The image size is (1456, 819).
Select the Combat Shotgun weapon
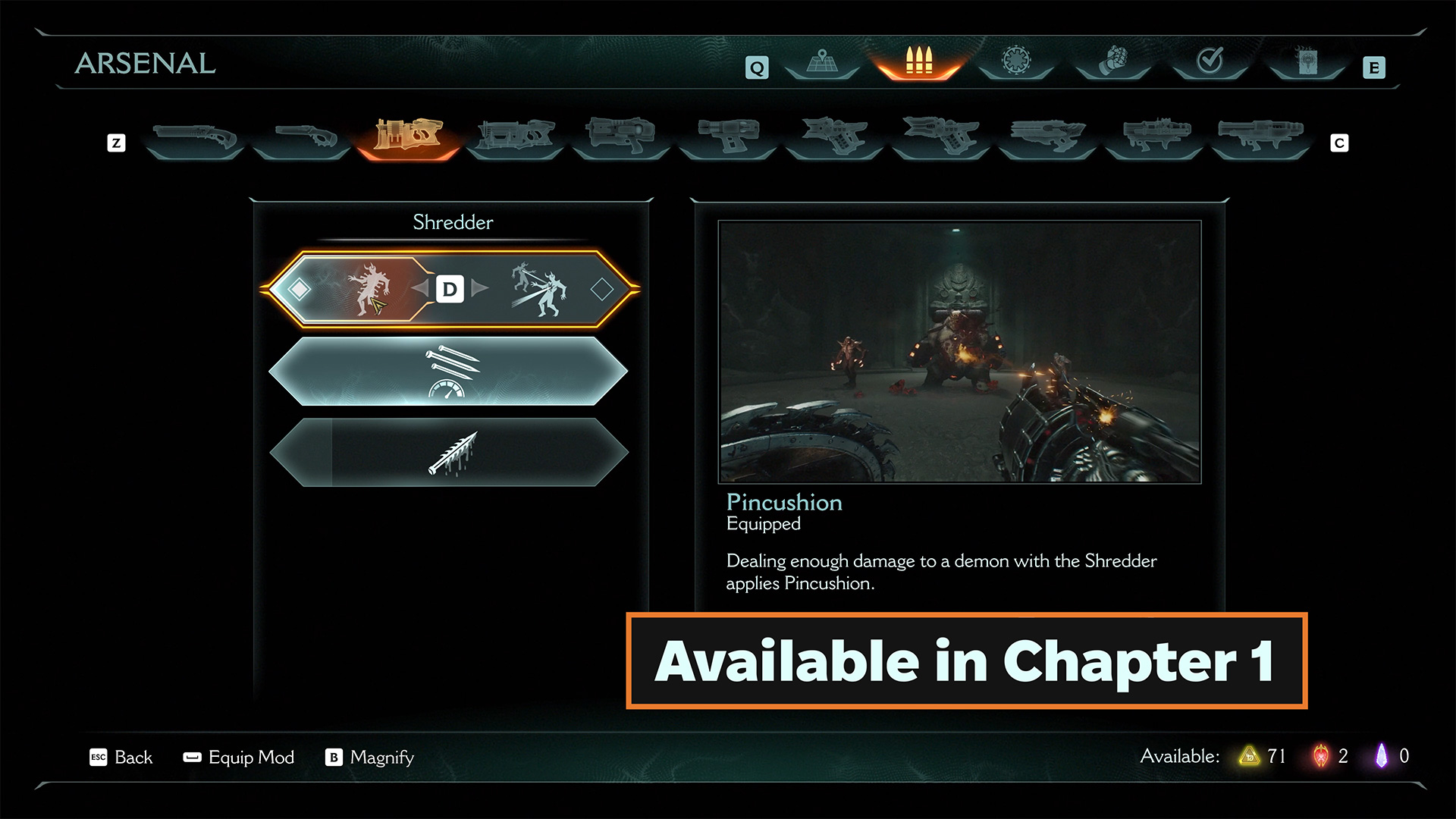[194, 139]
